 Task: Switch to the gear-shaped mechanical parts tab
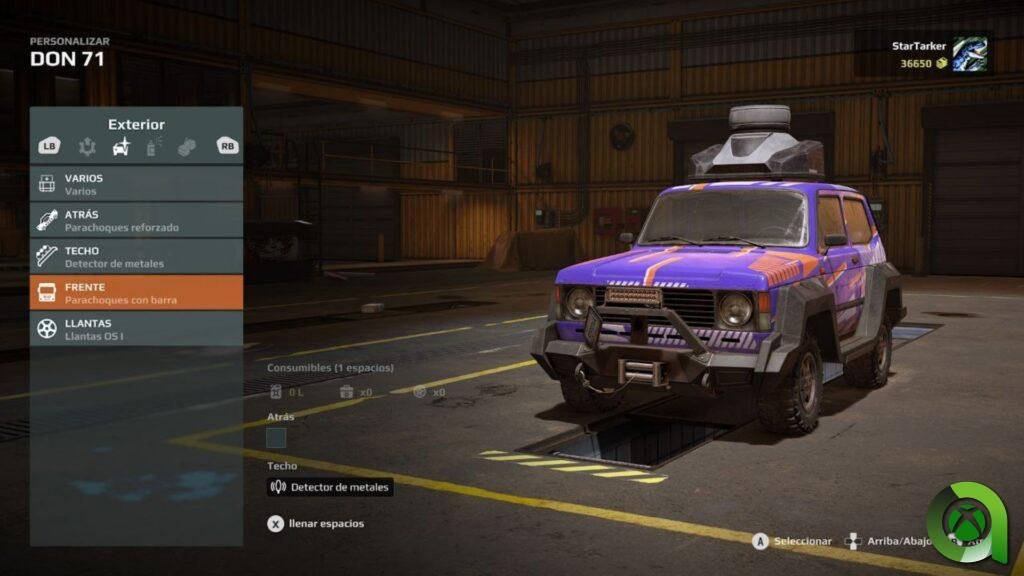[88, 147]
